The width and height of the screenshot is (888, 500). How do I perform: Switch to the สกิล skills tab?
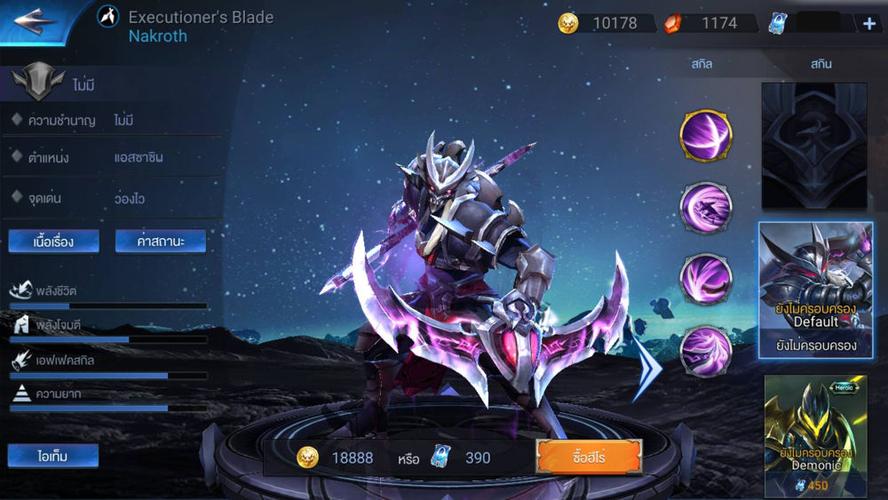[x=701, y=64]
